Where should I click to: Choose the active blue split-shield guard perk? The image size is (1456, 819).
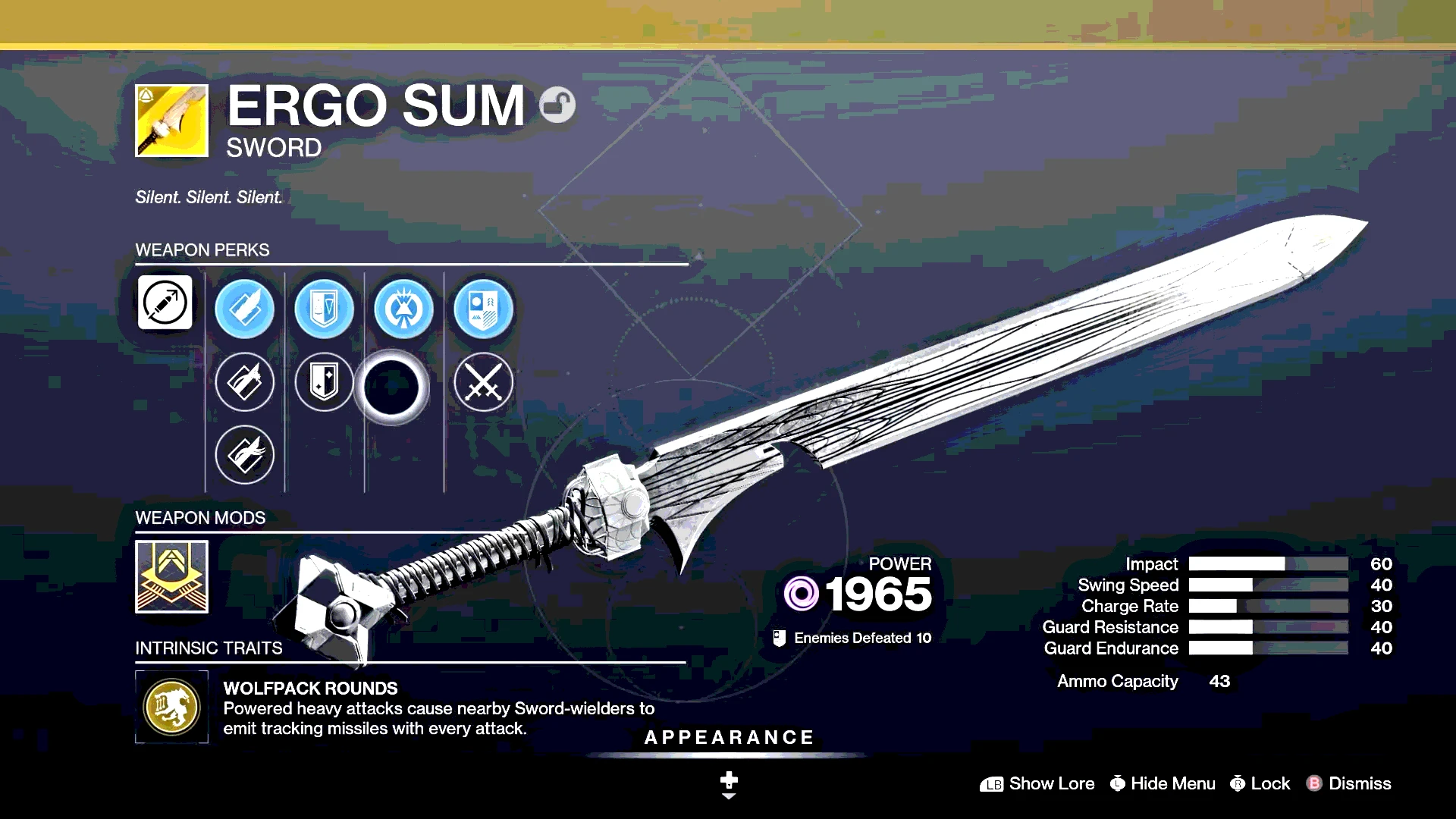click(x=324, y=309)
